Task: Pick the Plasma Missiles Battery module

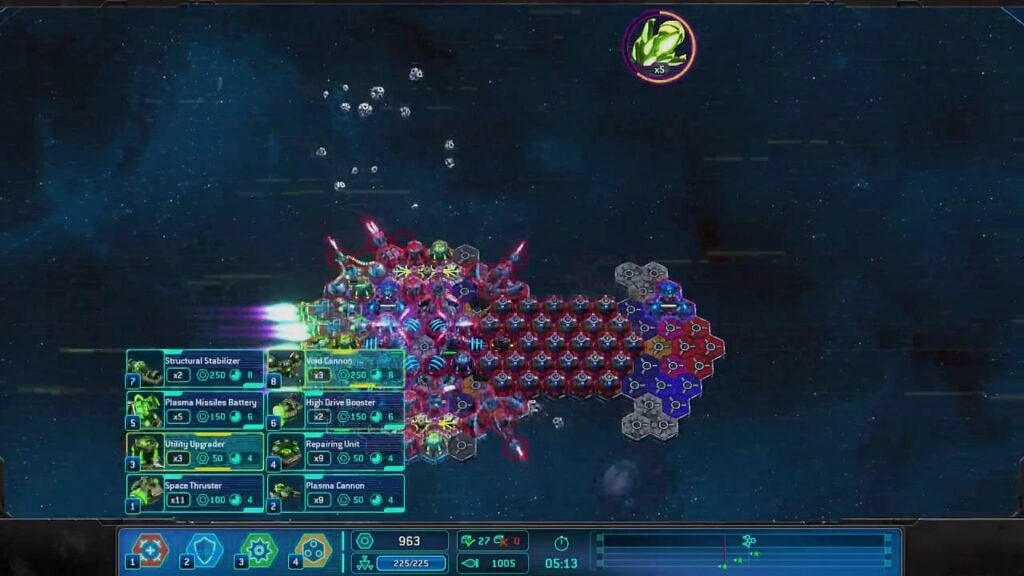Action: point(196,410)
